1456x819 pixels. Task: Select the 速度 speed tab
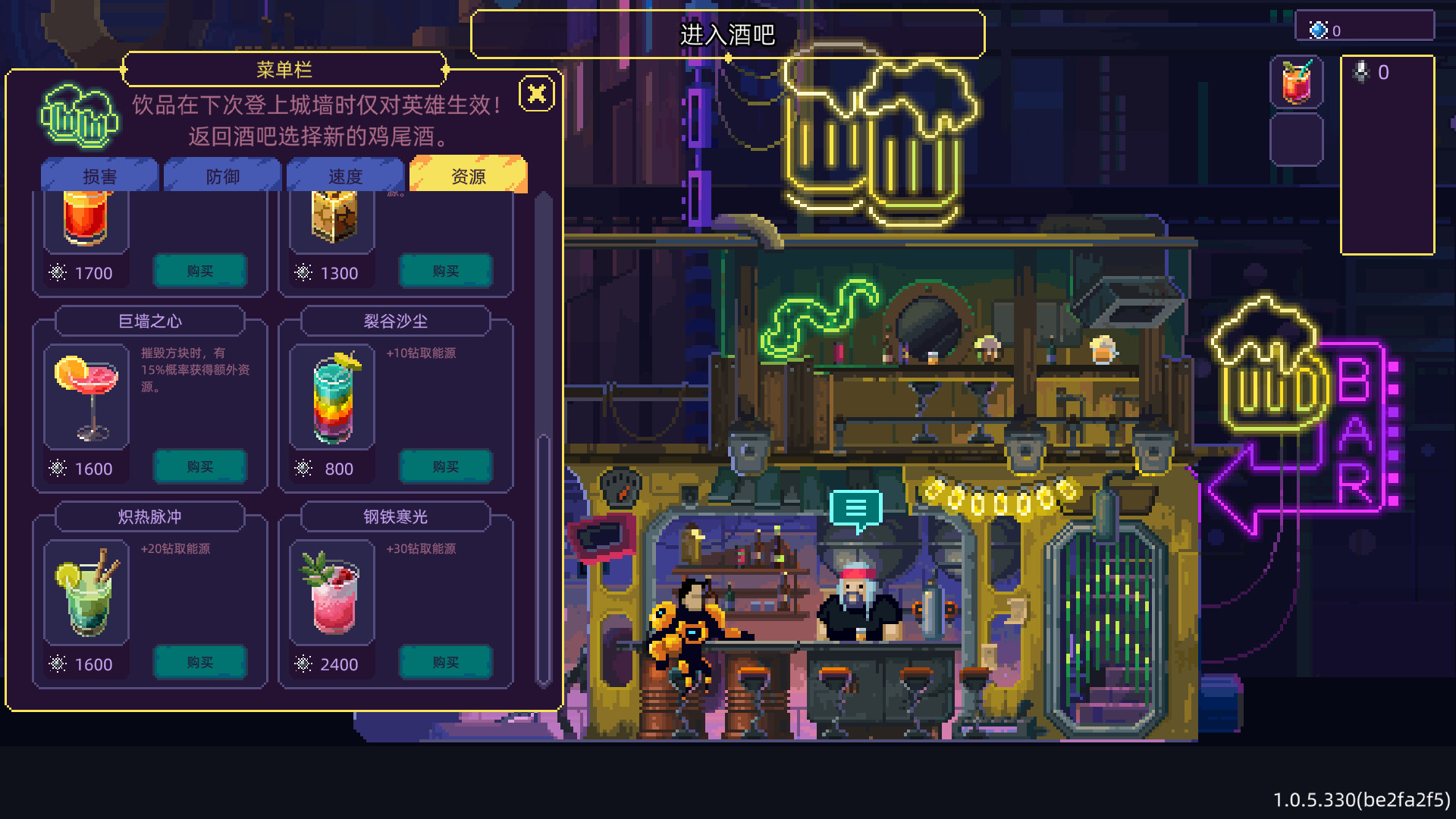[x=345, y=176]
